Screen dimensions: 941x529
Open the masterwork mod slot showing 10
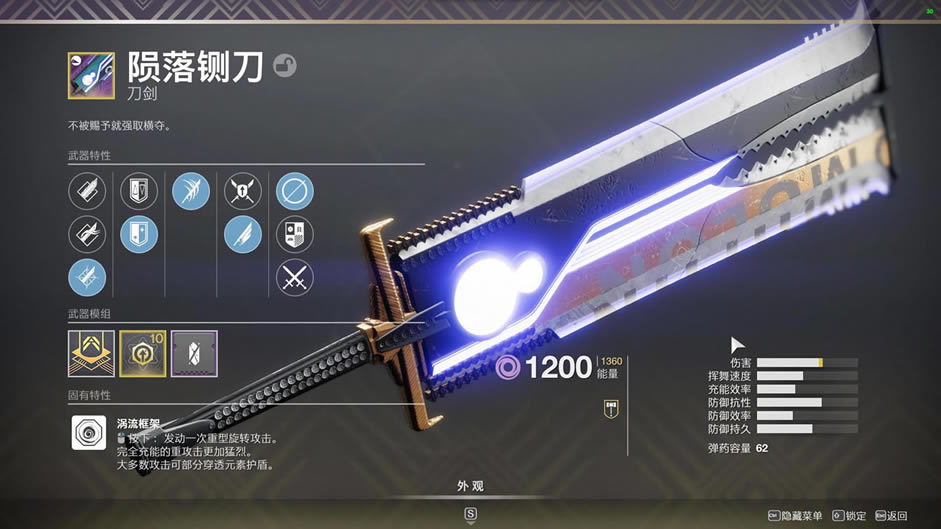tap(143, 353)
